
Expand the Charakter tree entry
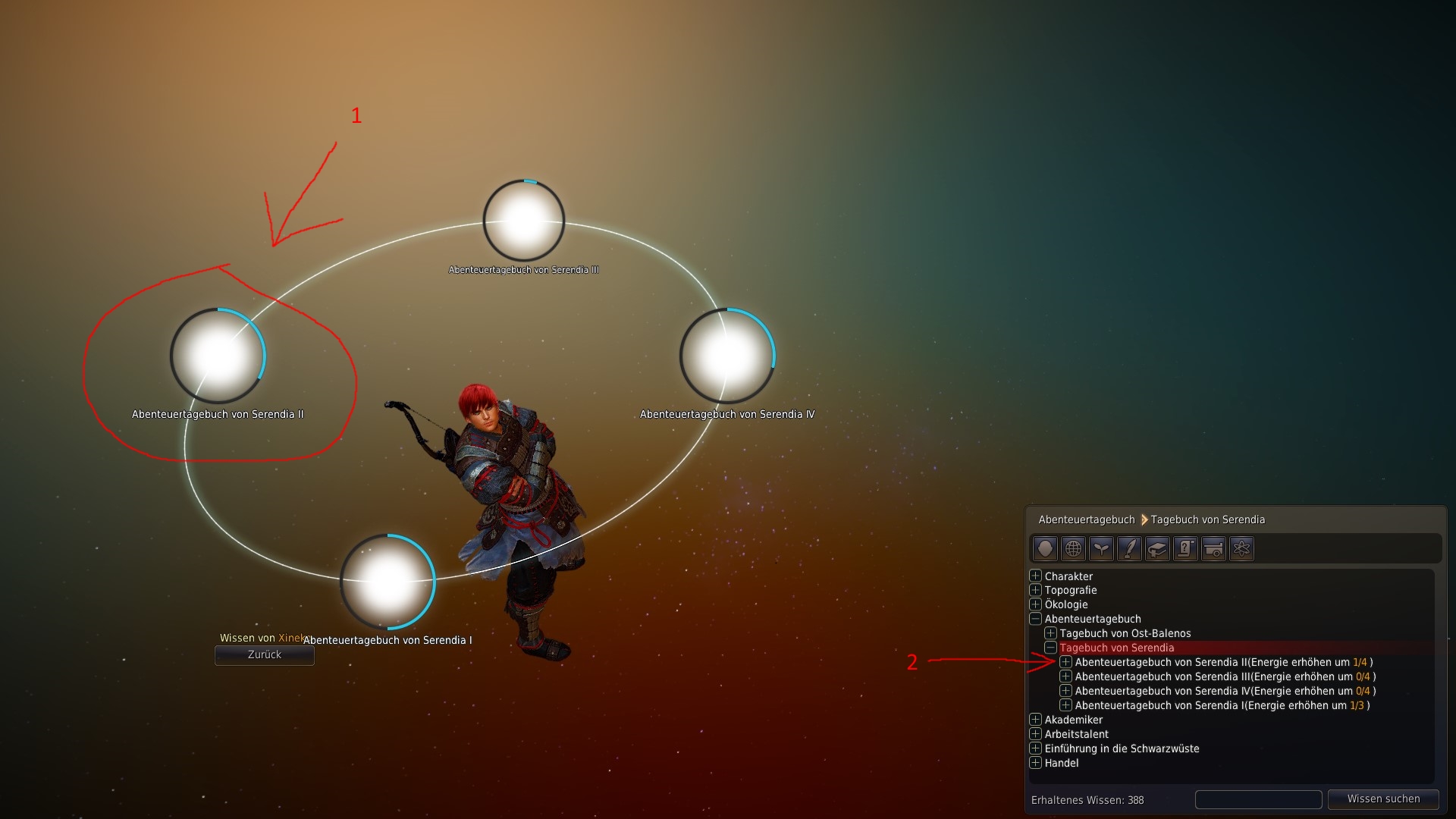coord(1035,576)
